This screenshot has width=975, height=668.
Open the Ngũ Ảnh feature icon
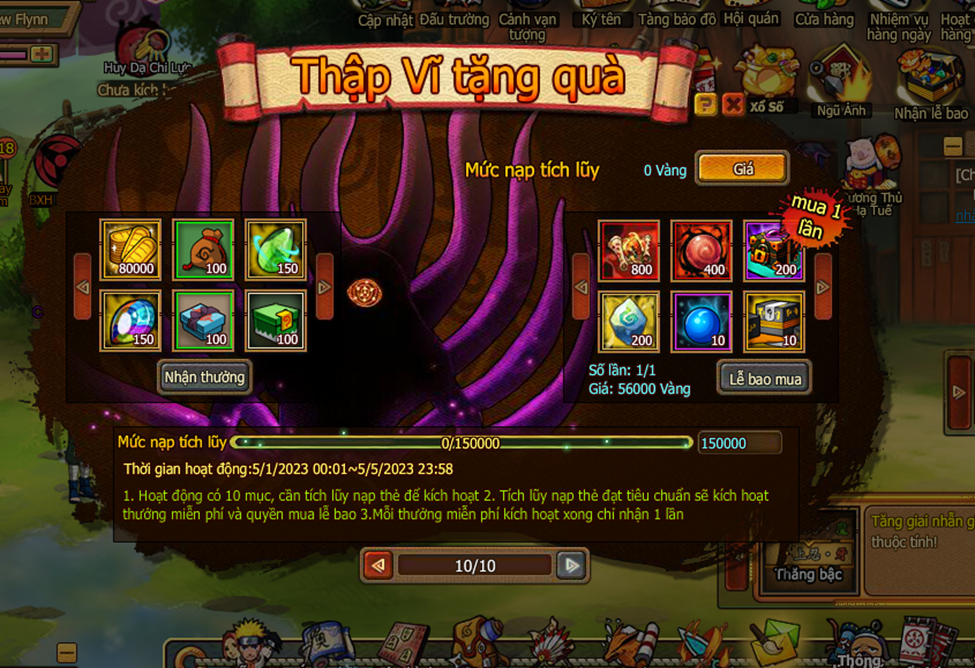point(840,85)
